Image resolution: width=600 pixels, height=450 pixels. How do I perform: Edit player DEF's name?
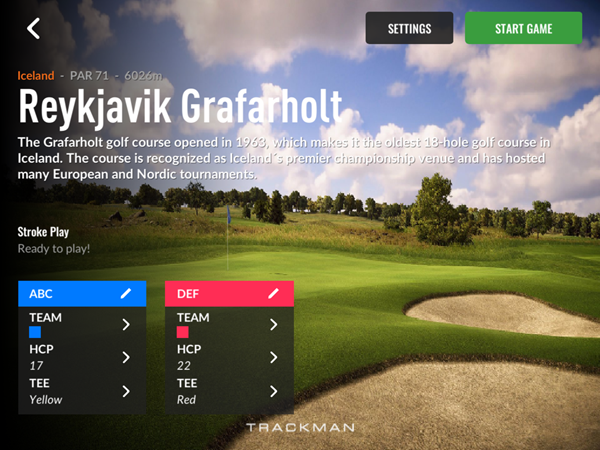[x=273, y=293]
